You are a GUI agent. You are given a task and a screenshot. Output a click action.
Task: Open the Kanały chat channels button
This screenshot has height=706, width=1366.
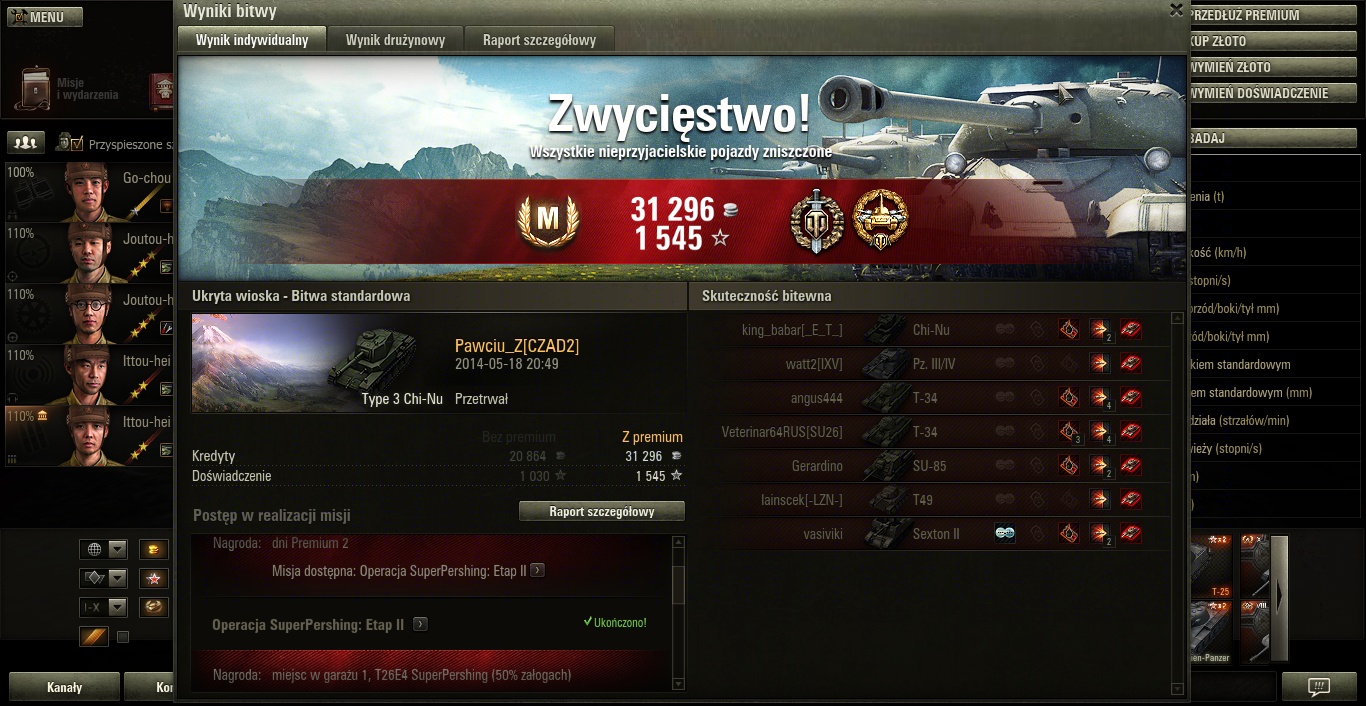65,688
